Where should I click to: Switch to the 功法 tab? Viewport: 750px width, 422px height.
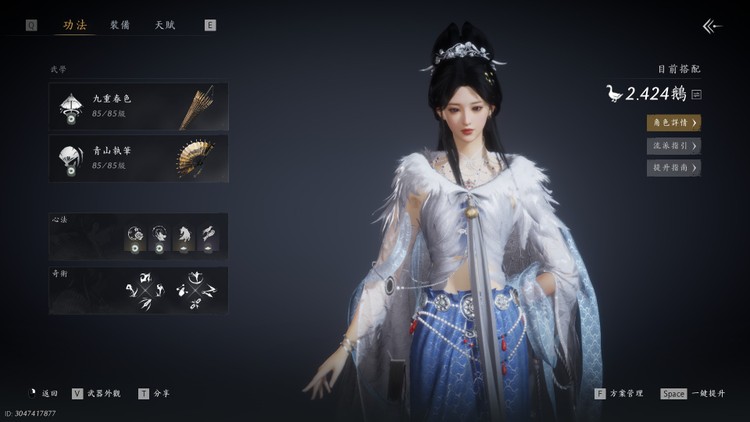click(74, 25)
